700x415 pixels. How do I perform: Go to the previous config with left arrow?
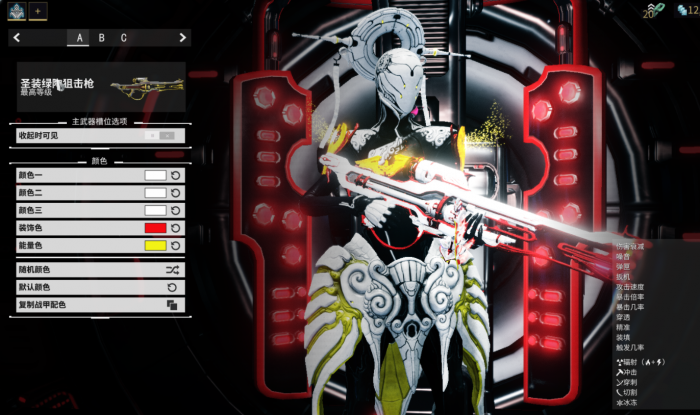(17, 38)
